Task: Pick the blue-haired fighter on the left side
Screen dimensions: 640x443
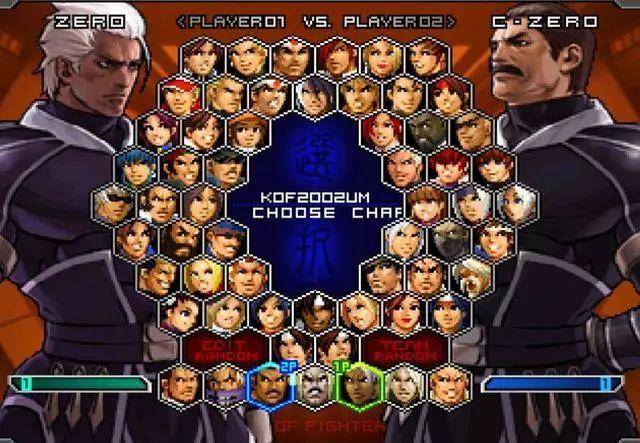Action: [x=135, y=165]
